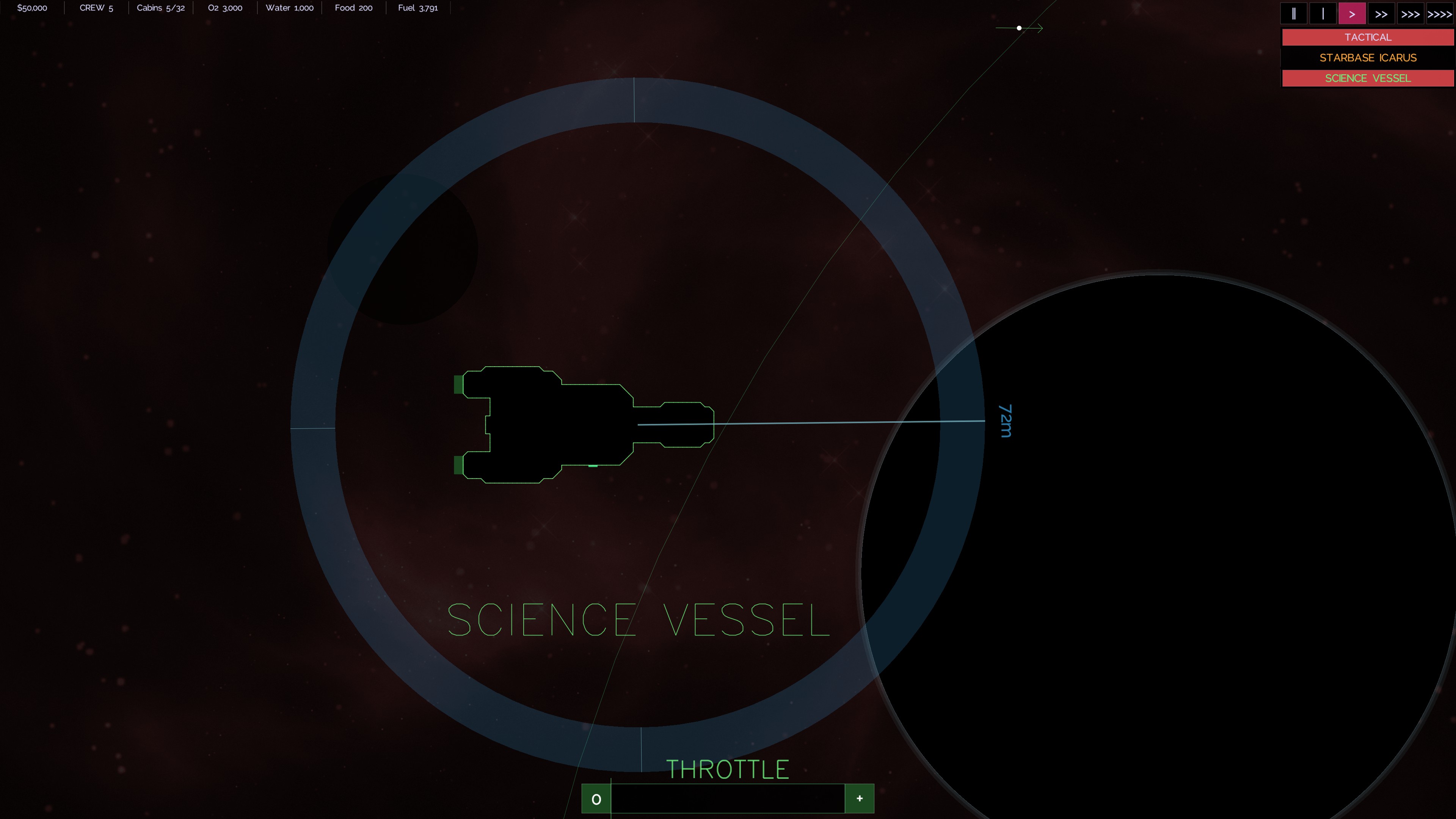1456x819 pixels.
Task: Activate the fastest four-arrow speed
Action: [x=1440, y=14]
